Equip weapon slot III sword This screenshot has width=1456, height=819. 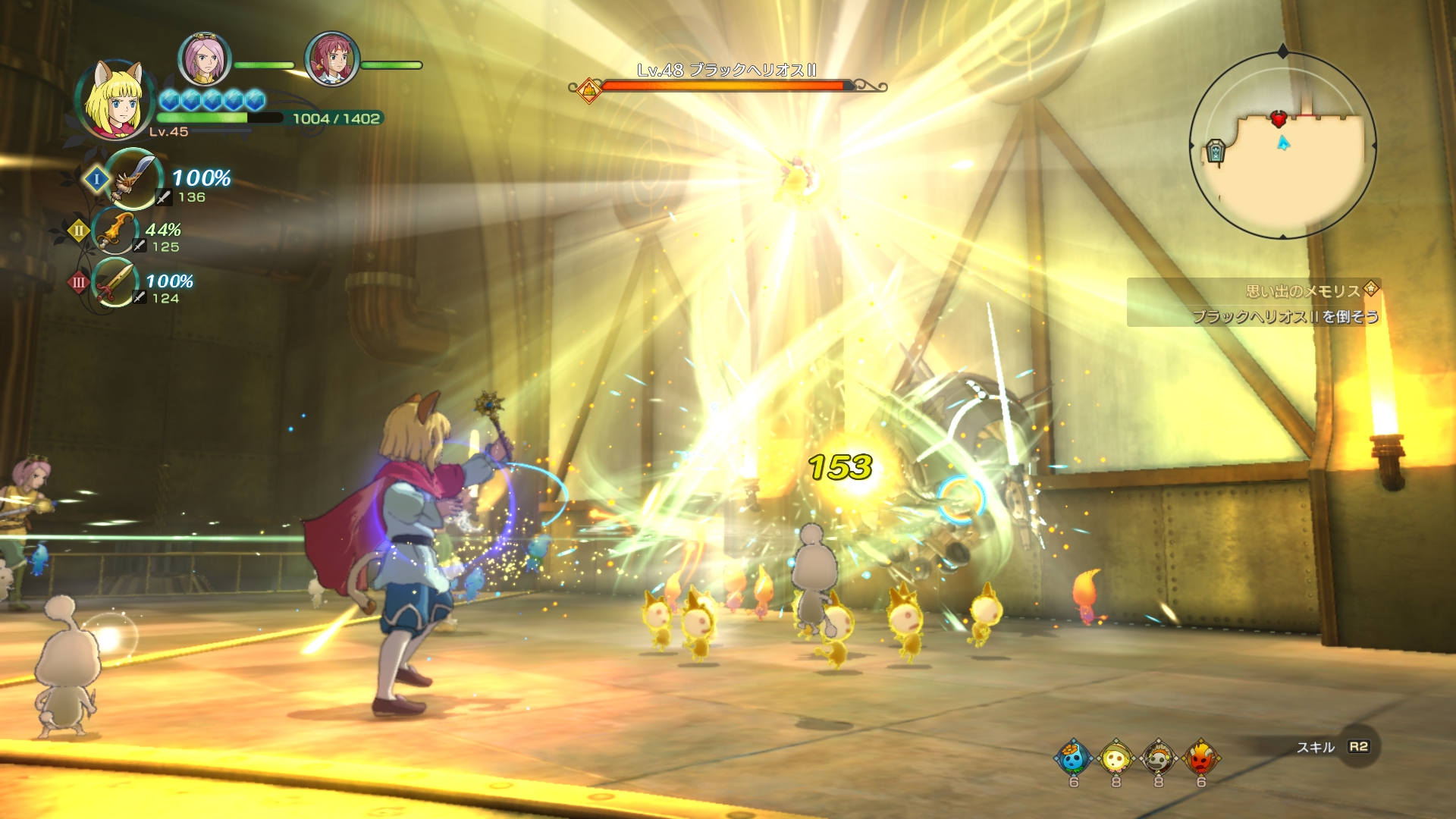point(115,283)
